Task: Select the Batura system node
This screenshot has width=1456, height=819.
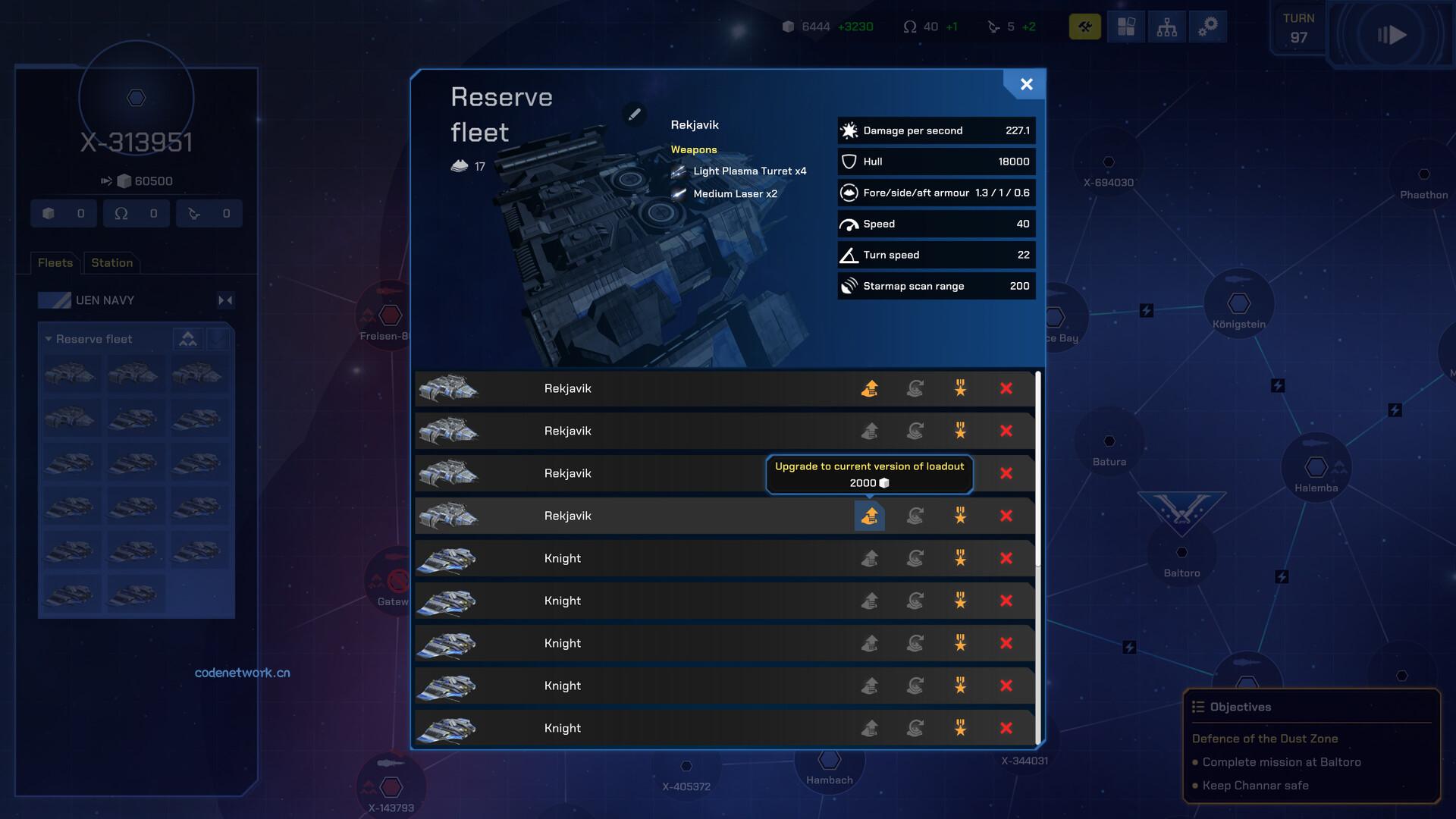Action: tap(1109, 441)
